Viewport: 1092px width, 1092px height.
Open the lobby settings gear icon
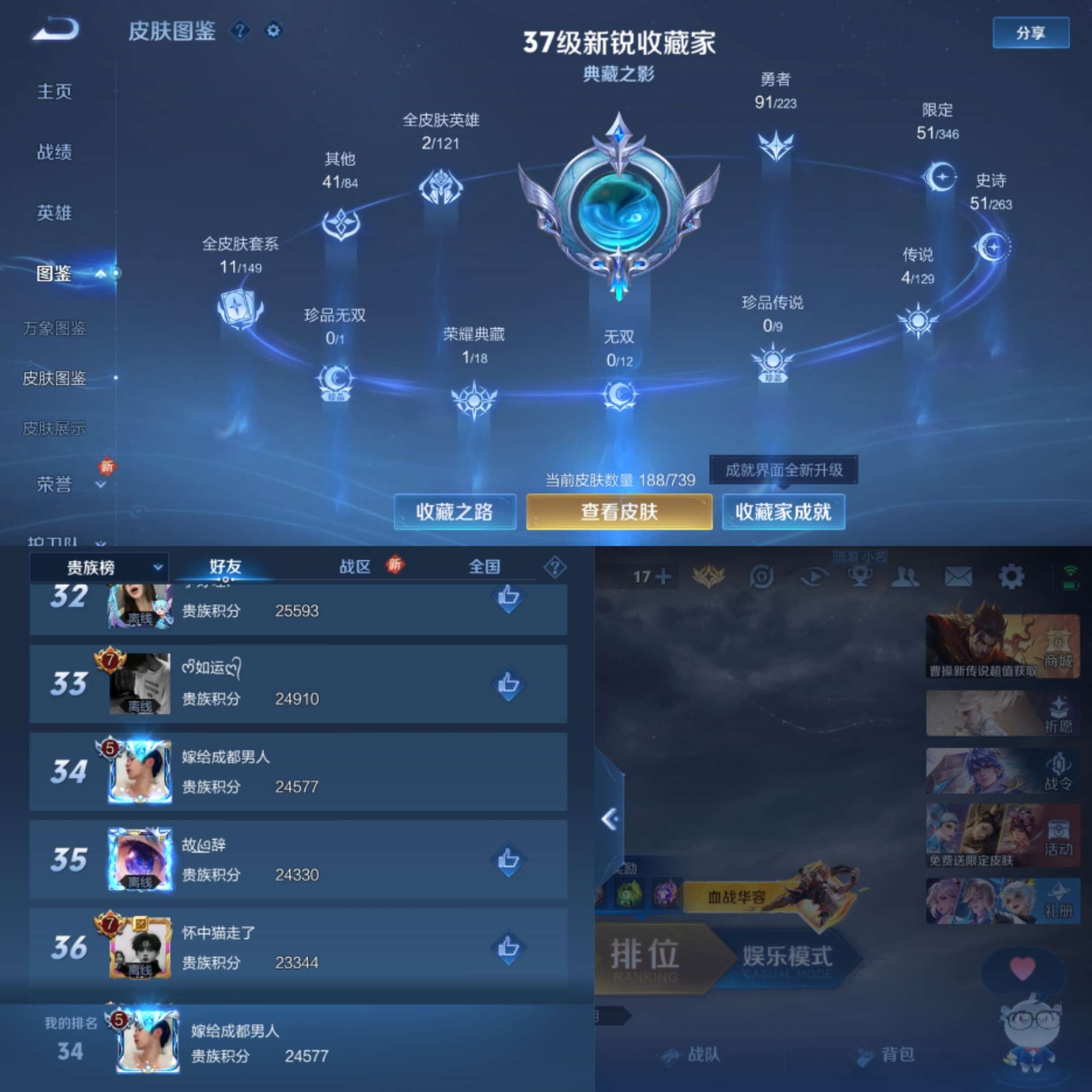(1012, 575)
